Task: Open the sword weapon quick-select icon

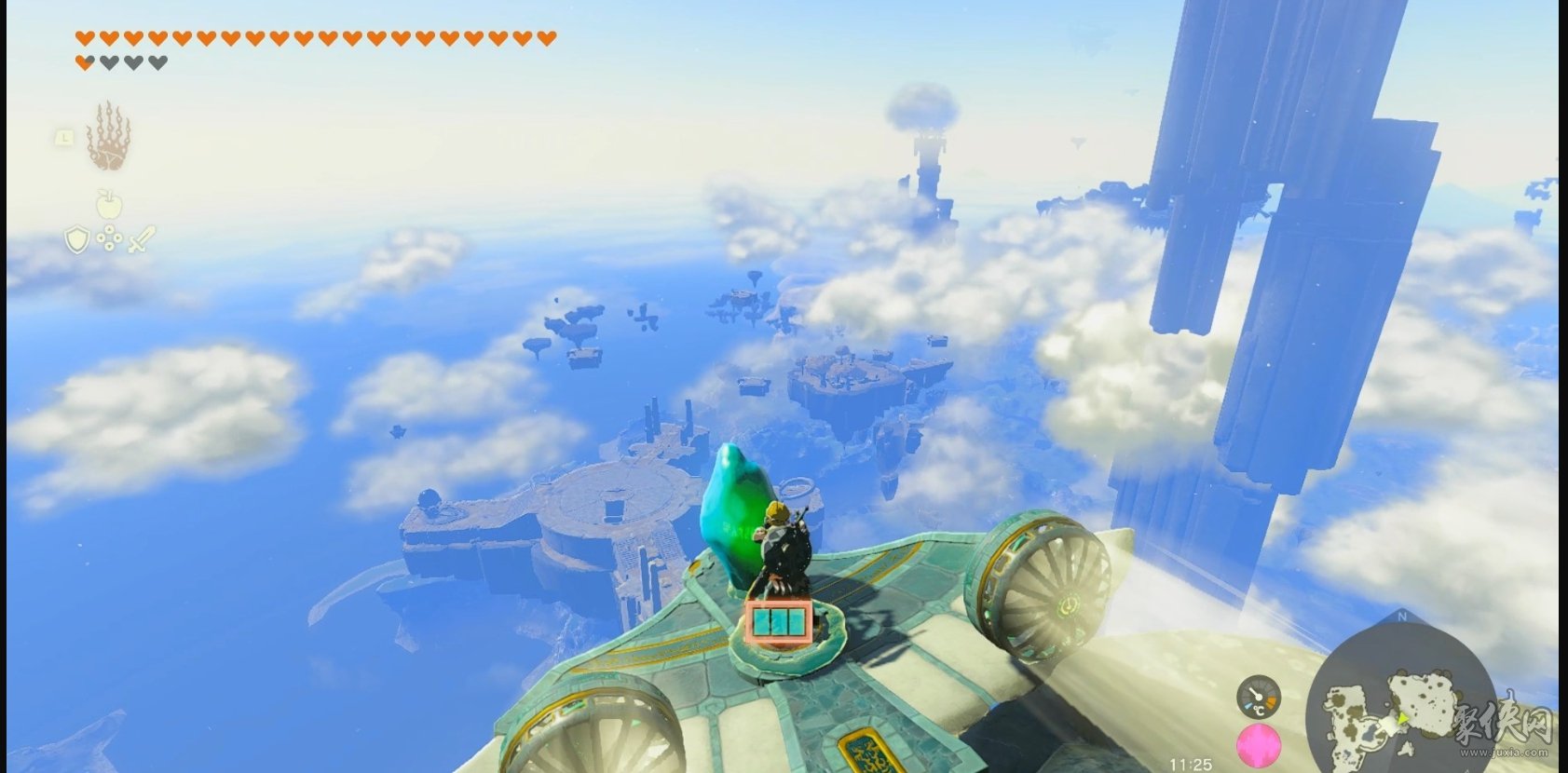Action: click(x=140, y=239)
